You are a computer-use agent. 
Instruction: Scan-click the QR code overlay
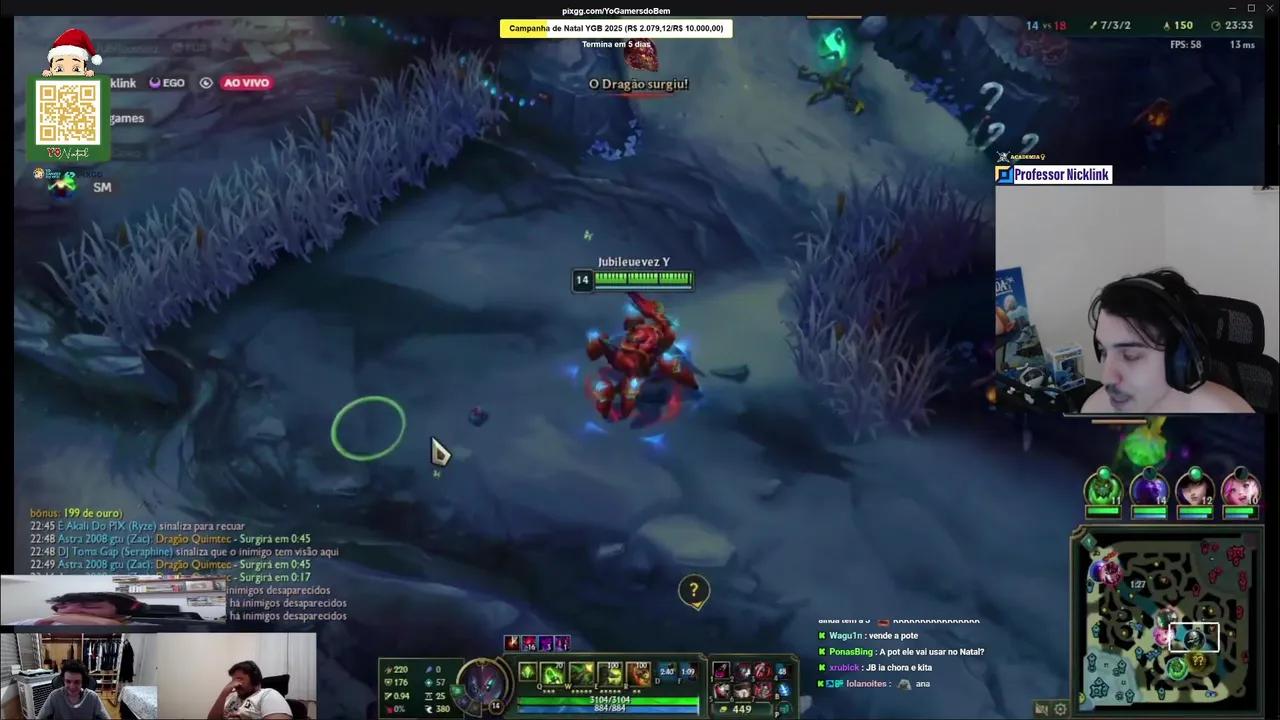click(68, 113)
